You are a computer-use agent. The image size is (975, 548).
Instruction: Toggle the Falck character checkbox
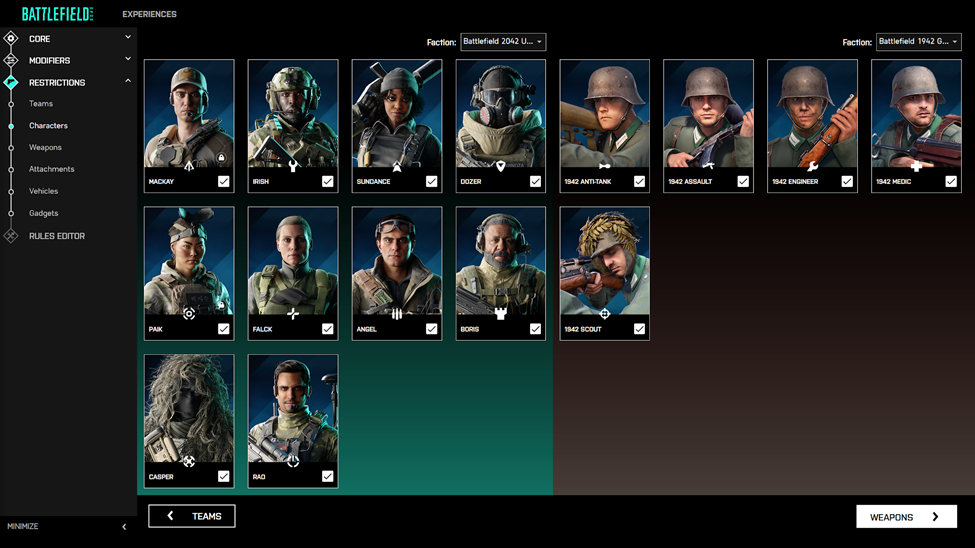click(327, 329)
